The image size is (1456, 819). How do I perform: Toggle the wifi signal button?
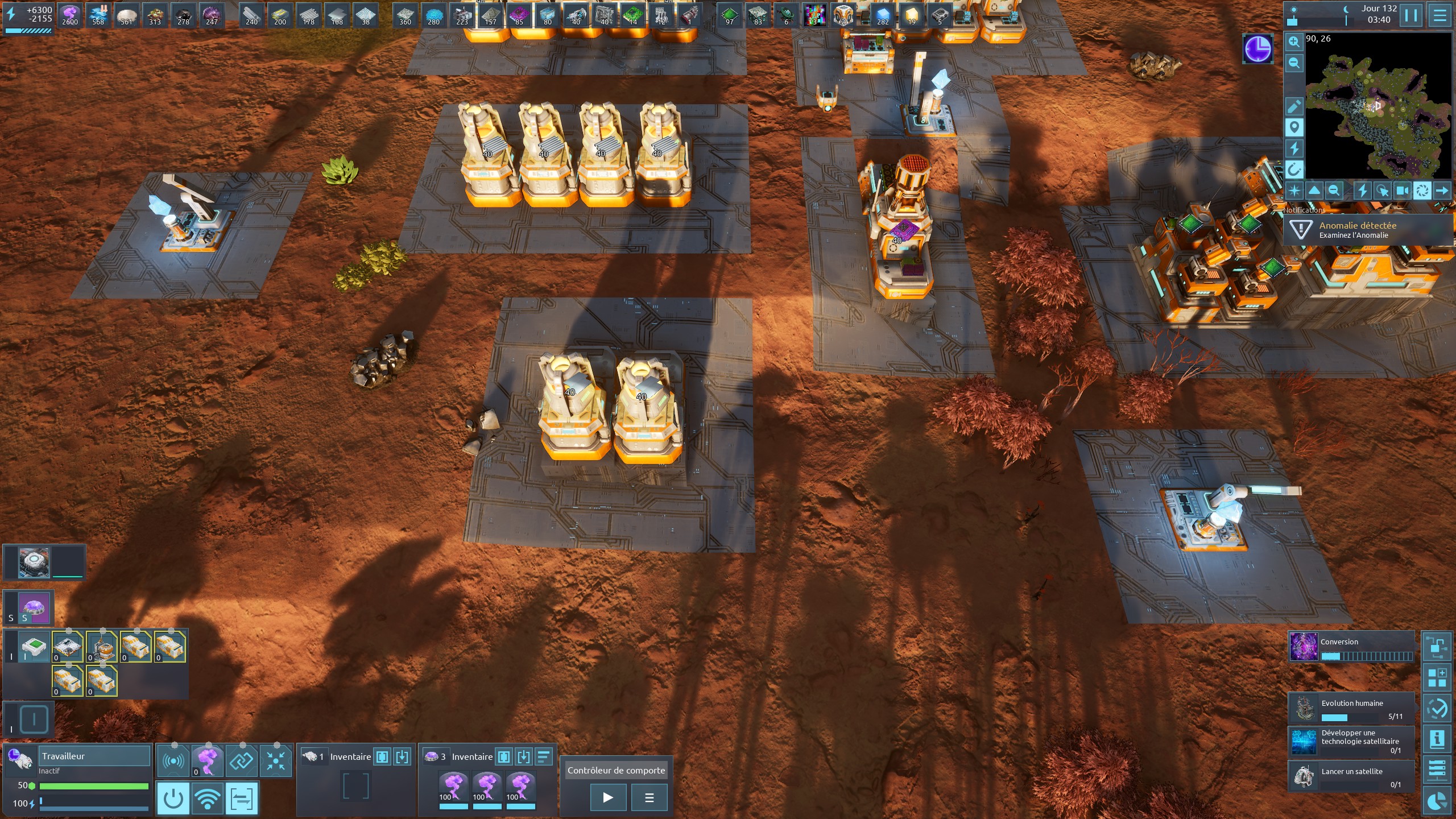(x=208, y=798)
